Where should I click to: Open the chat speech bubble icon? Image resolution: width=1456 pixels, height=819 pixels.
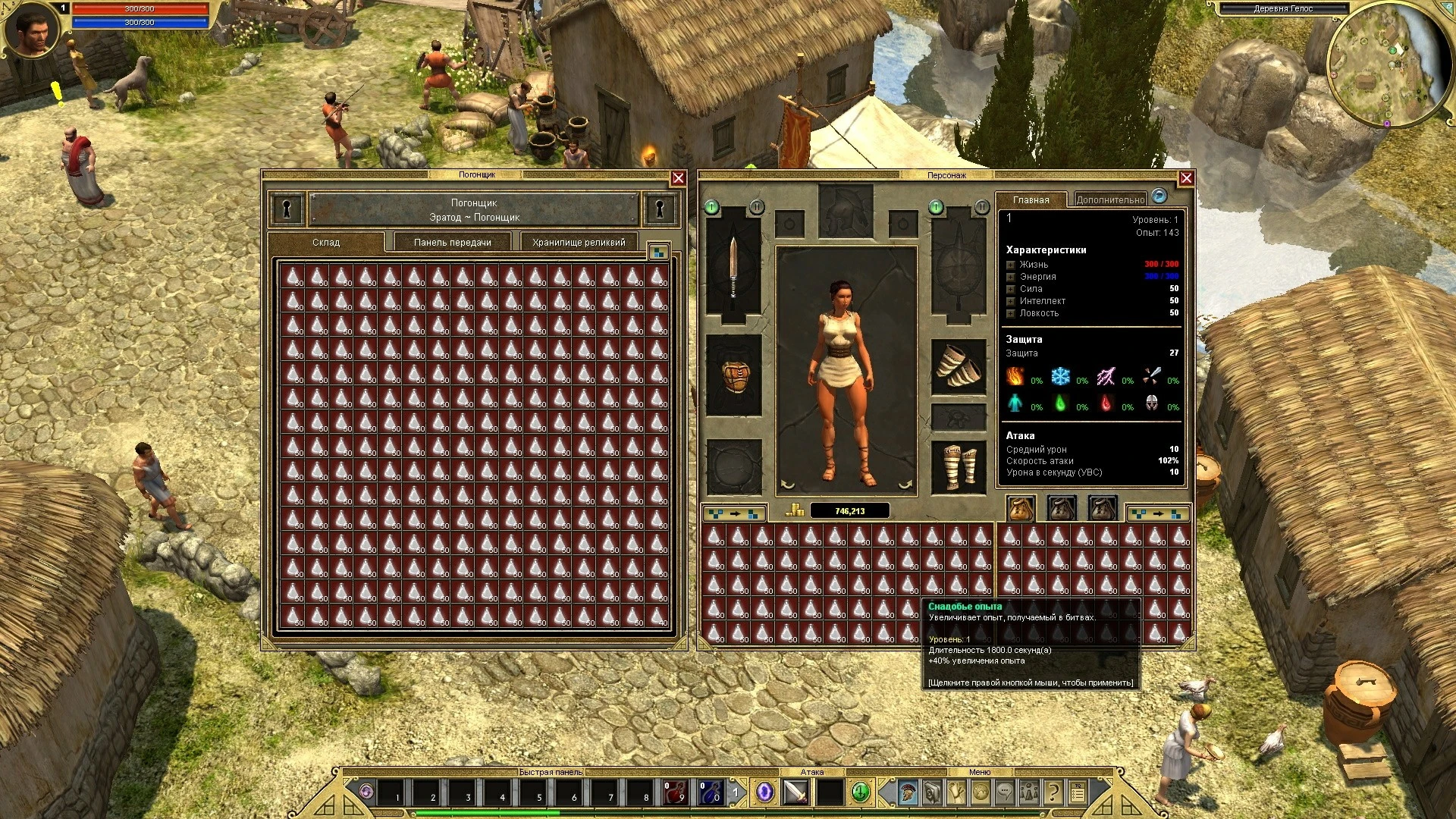tap(1003, 794)
